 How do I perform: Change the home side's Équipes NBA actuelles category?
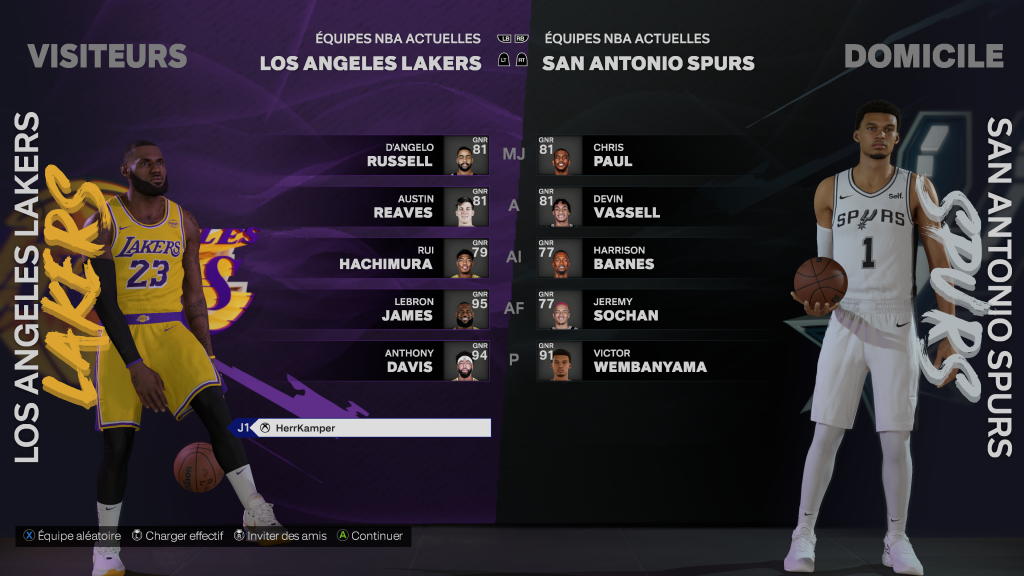pos(627,39)
